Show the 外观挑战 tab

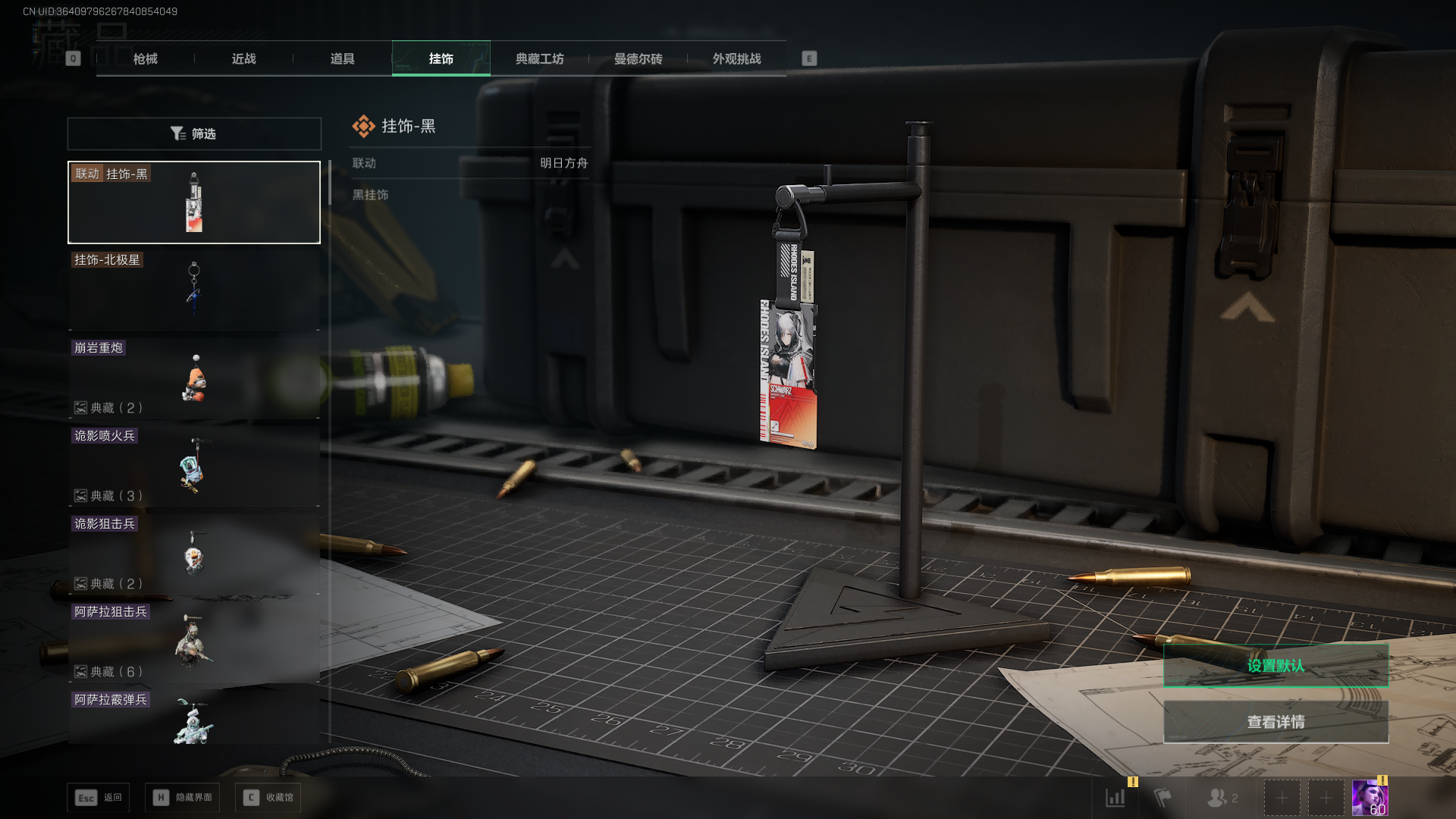point(736,58)
